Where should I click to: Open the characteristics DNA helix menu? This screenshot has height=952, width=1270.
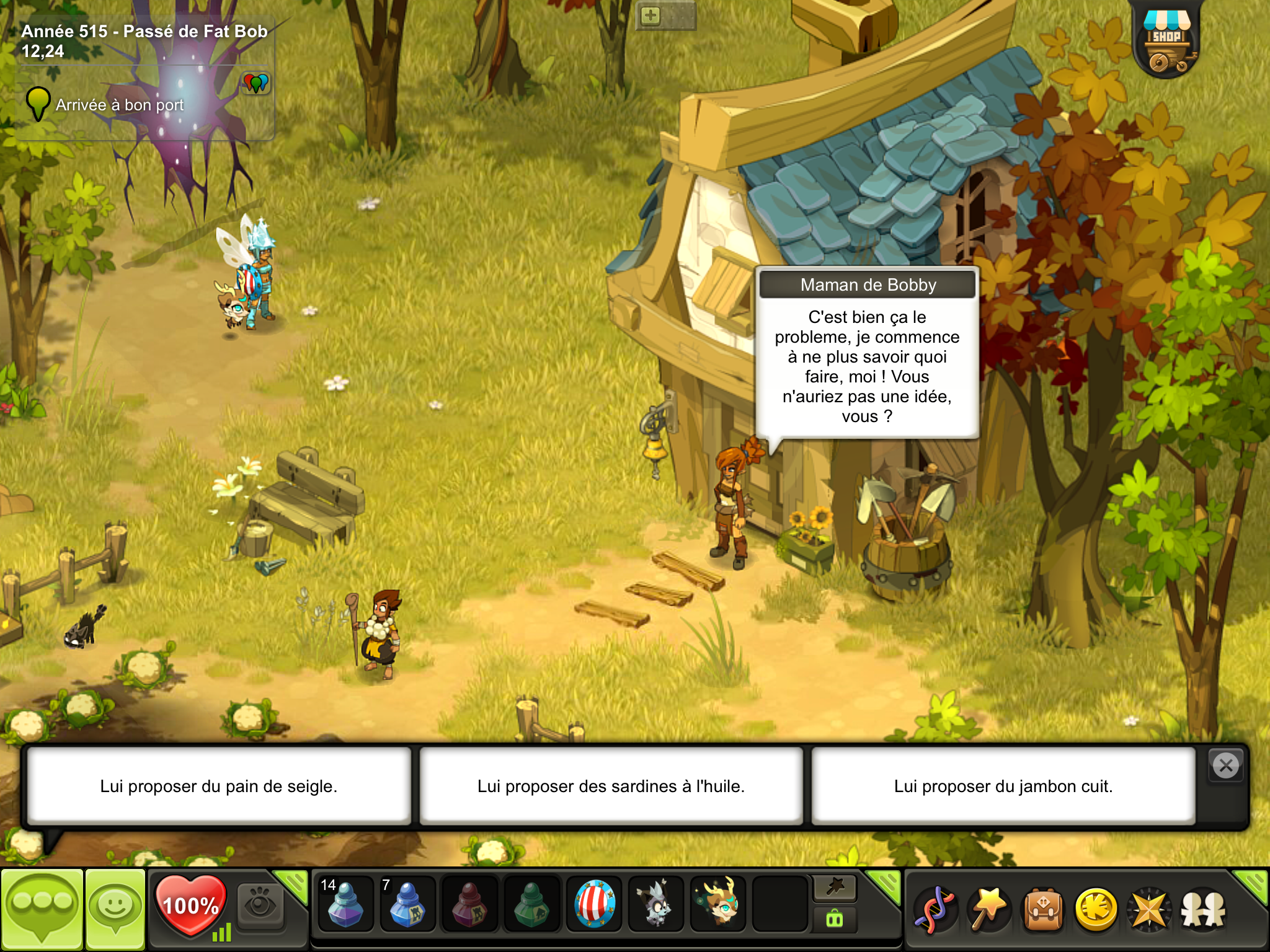tap(936, 909)
